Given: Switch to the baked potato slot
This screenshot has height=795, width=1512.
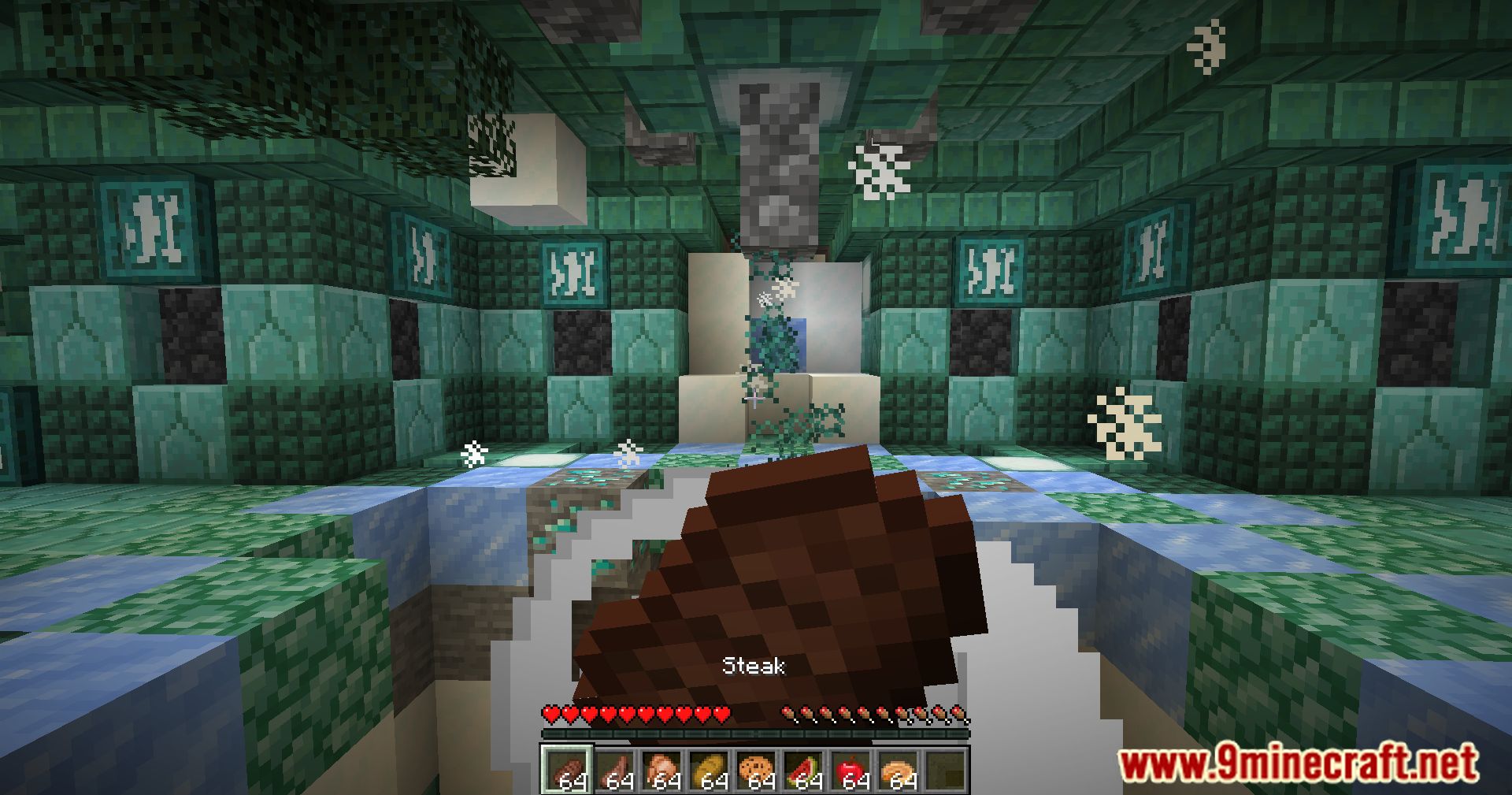Looking at the screenshot, I should (708, 769).
